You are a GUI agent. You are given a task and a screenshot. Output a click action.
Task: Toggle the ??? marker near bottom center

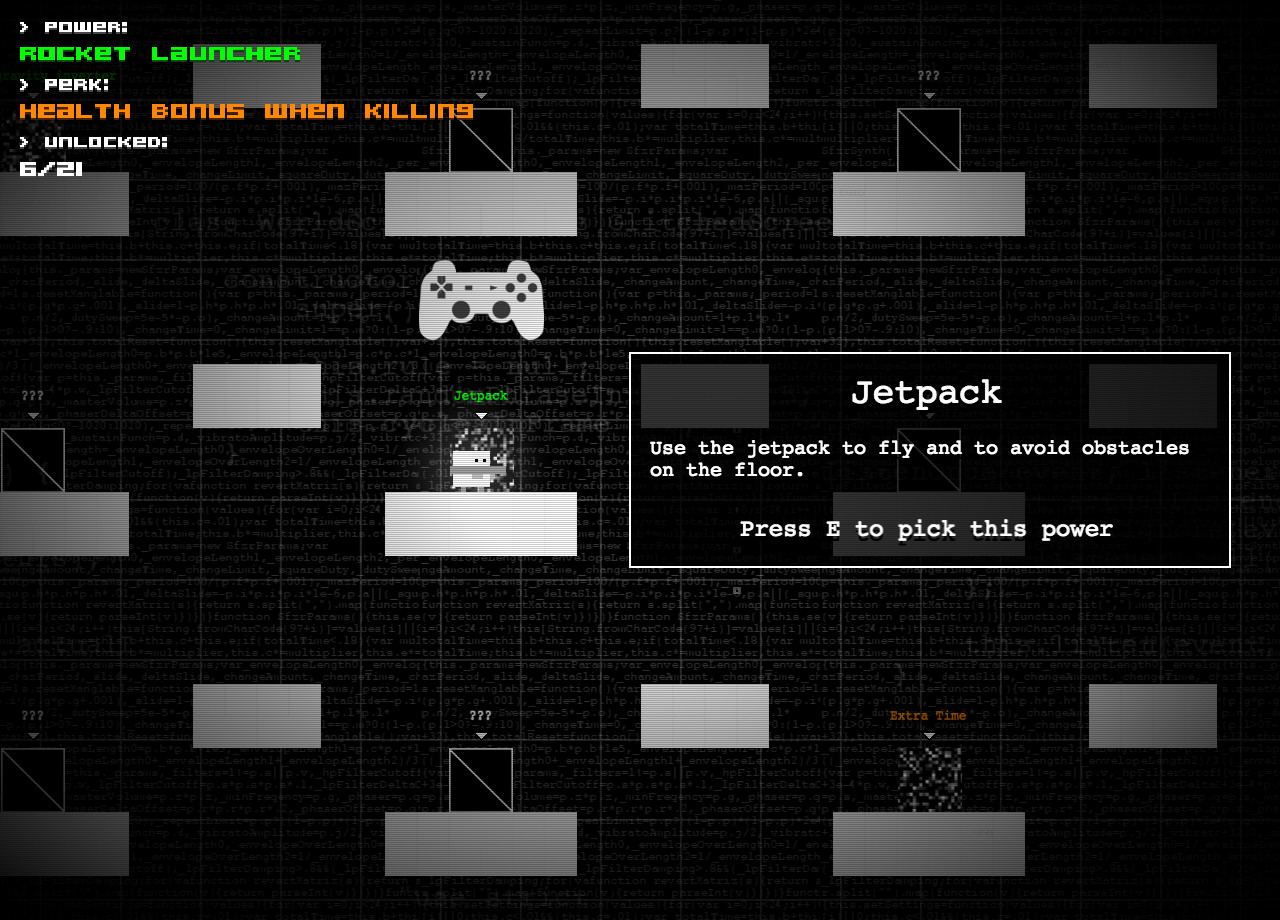480,715
